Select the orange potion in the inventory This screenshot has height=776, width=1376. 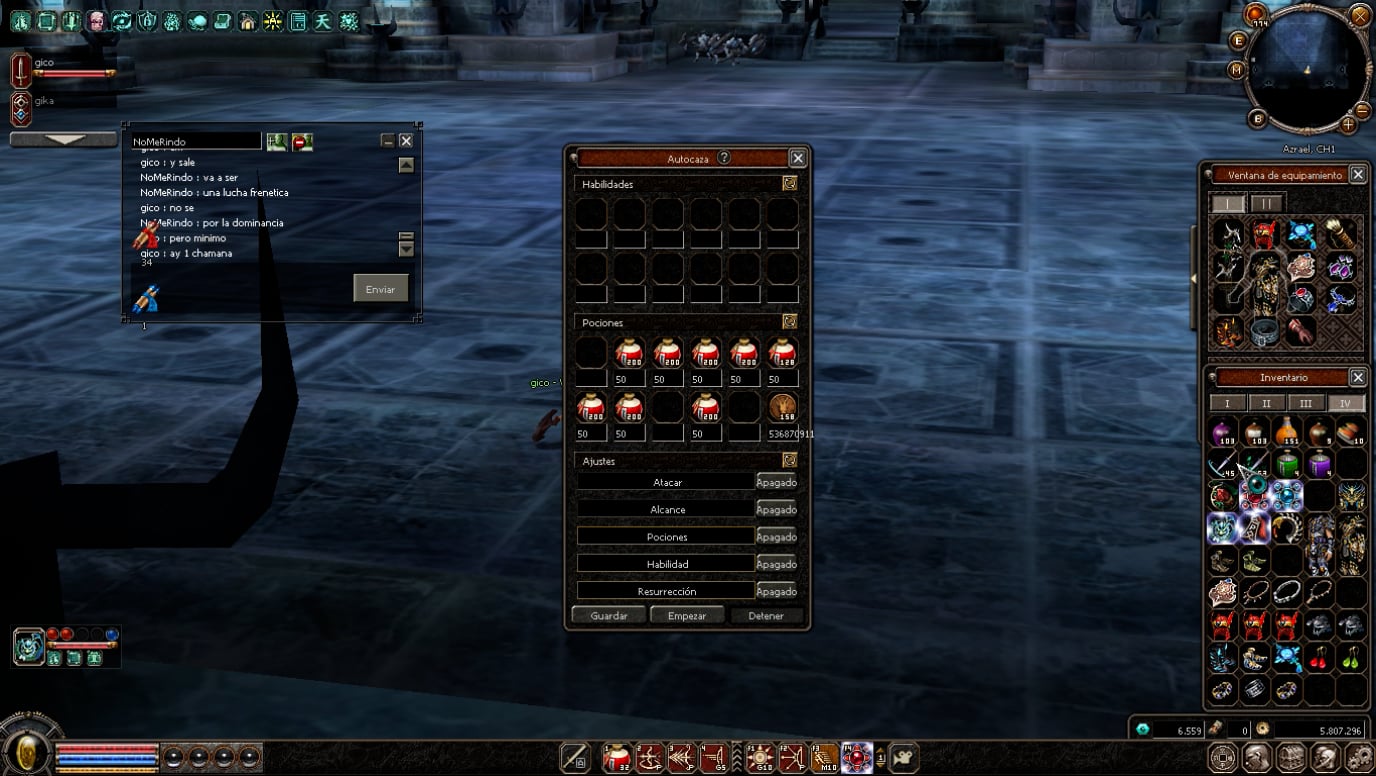click(1287, 432)
